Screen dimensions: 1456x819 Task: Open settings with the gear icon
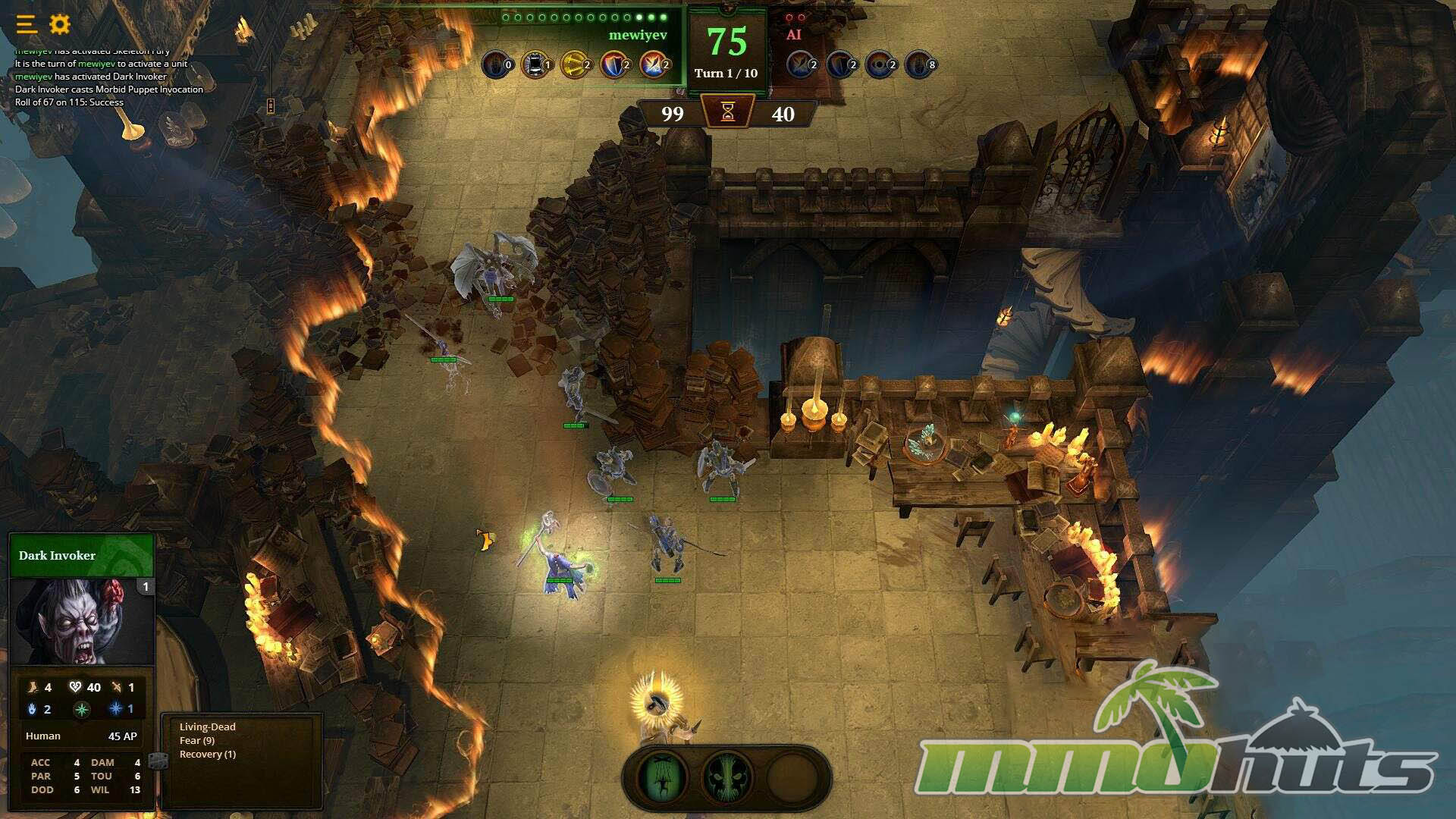(60, 24)
